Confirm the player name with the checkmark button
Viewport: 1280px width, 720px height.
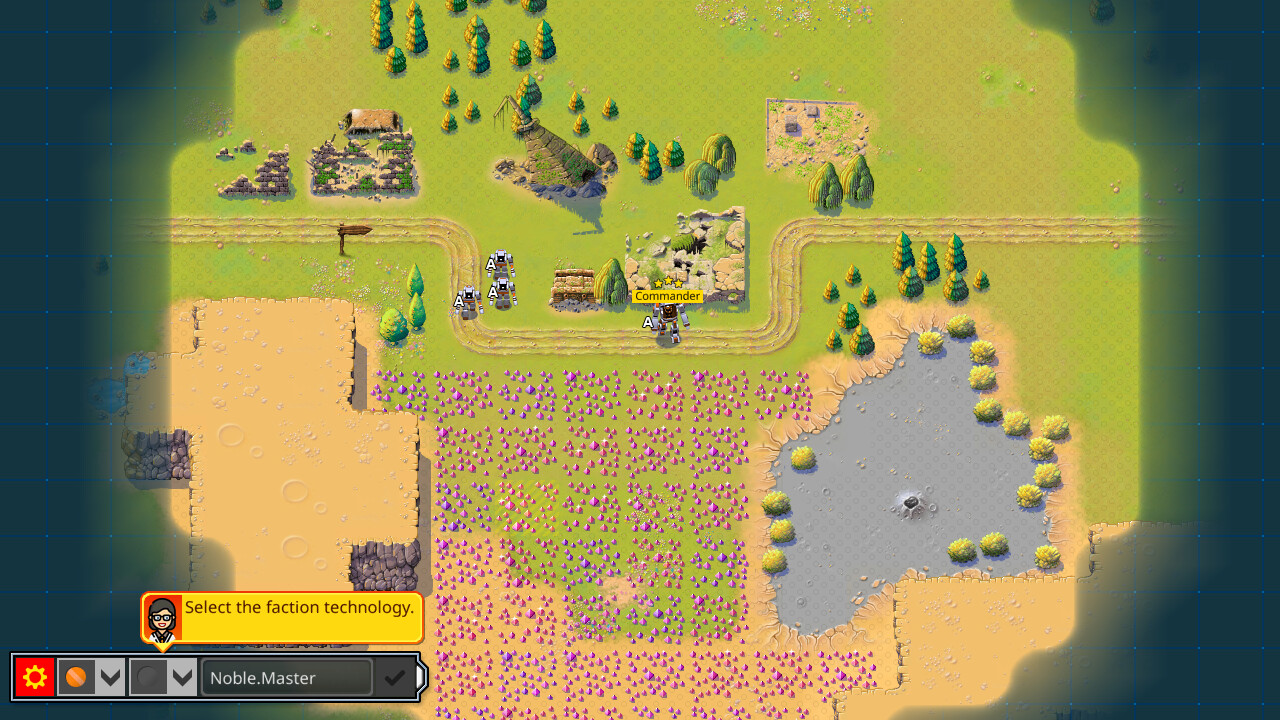(392, 677)
